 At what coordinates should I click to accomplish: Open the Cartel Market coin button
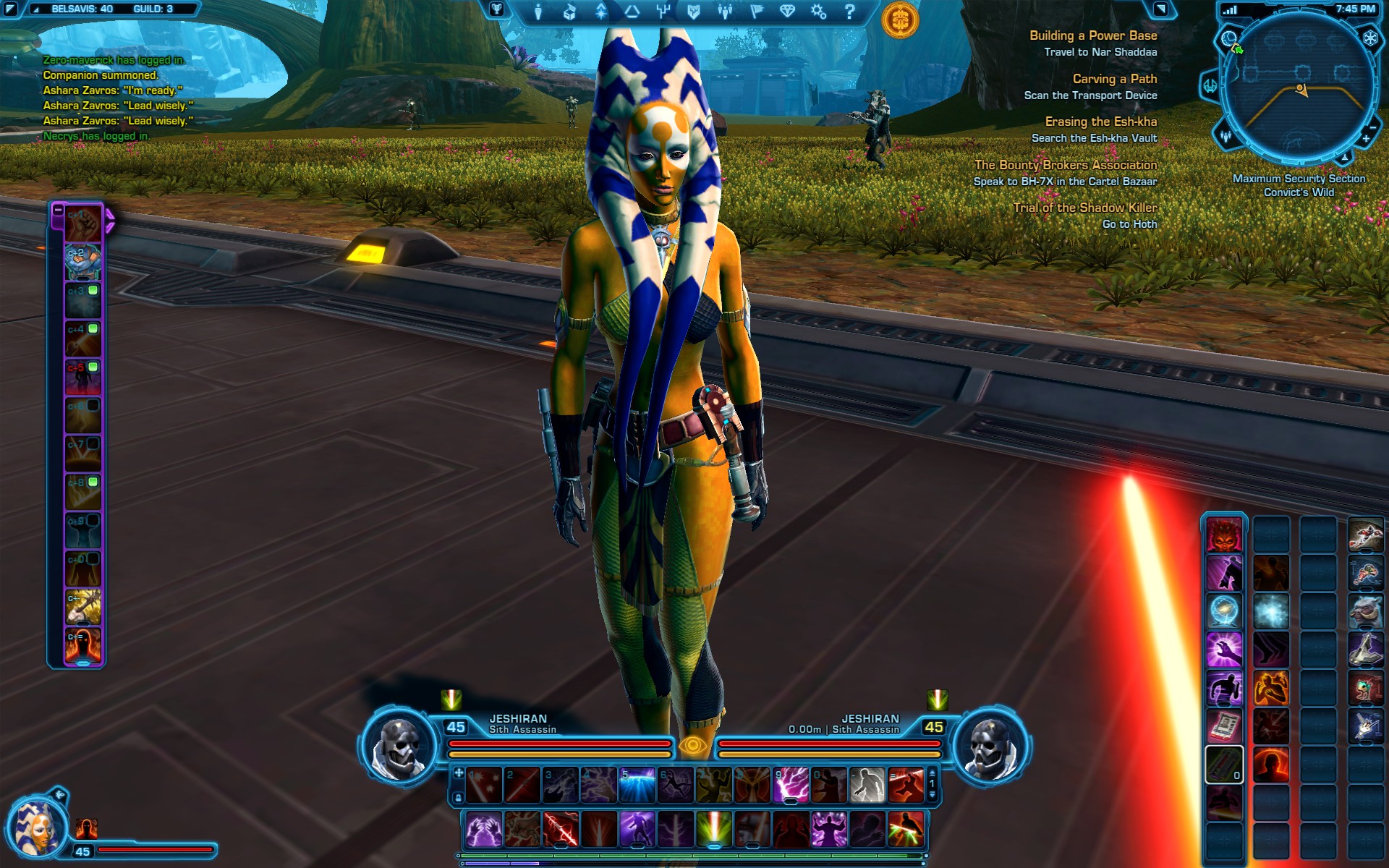click(x=900, y=20)
